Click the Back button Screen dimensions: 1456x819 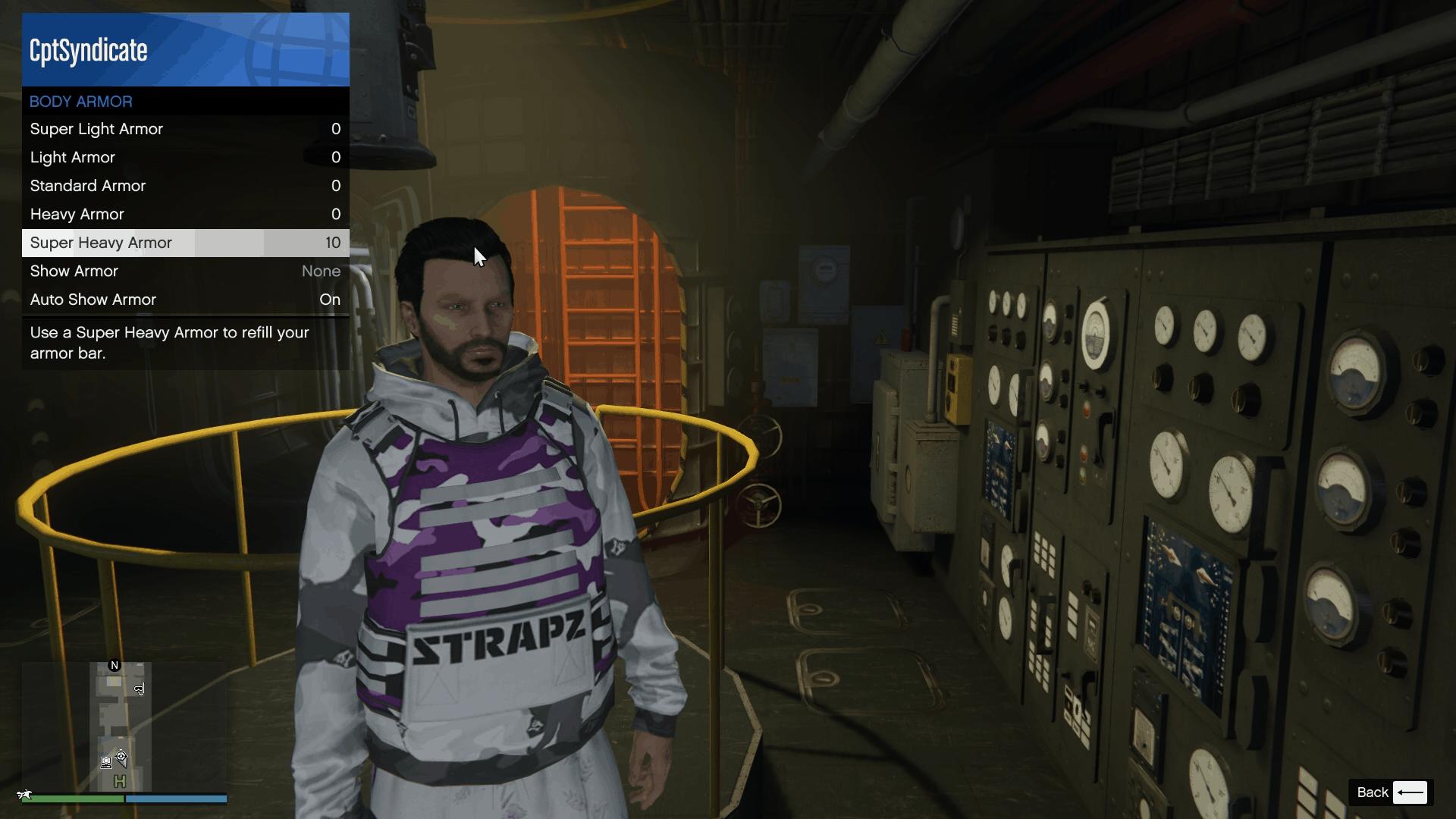pos(1373,792)
